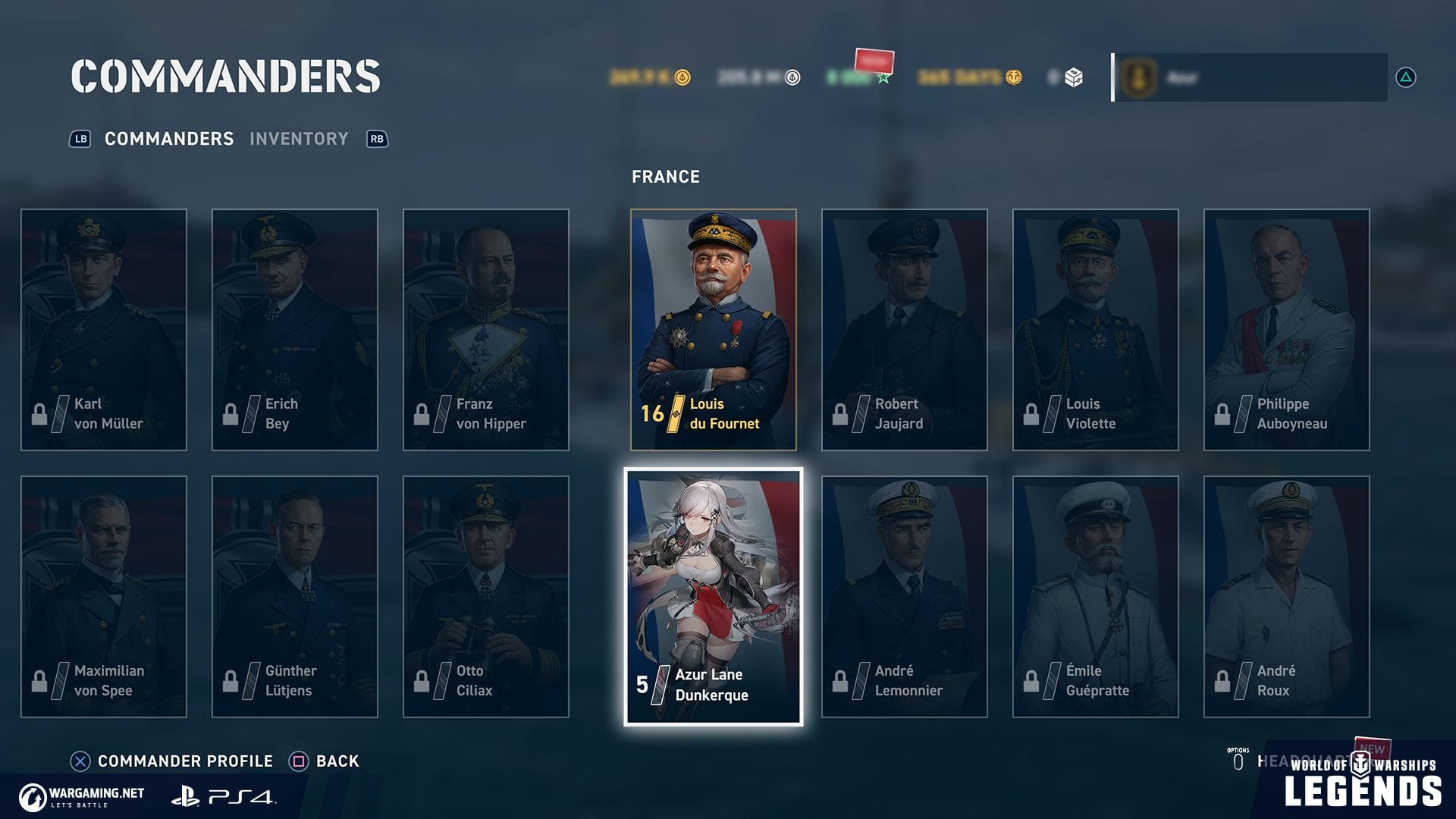Choose commander Günther Lütjens

pos(295,596)
